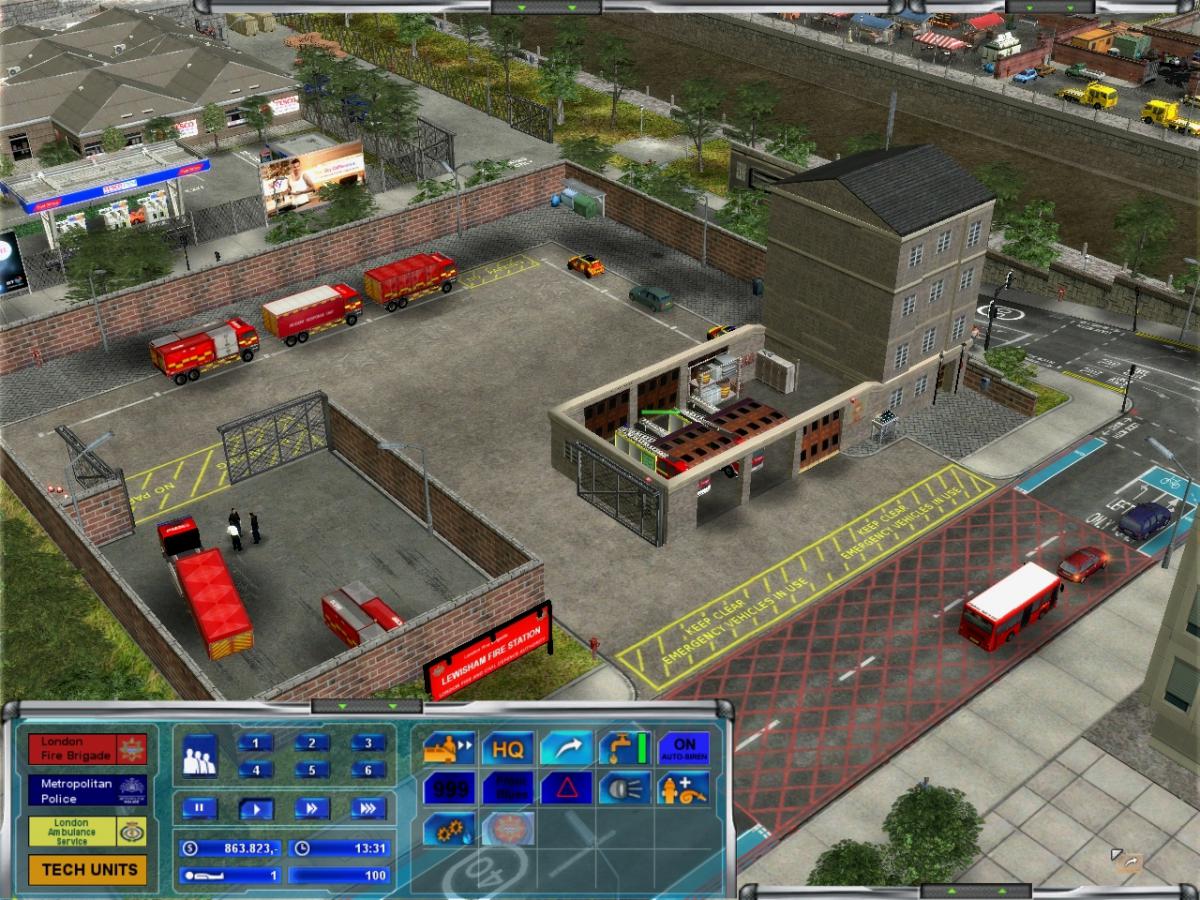This screenshot has width=1200, height=900.
Task: Select control group 3
Action: (x=368, y=743)
